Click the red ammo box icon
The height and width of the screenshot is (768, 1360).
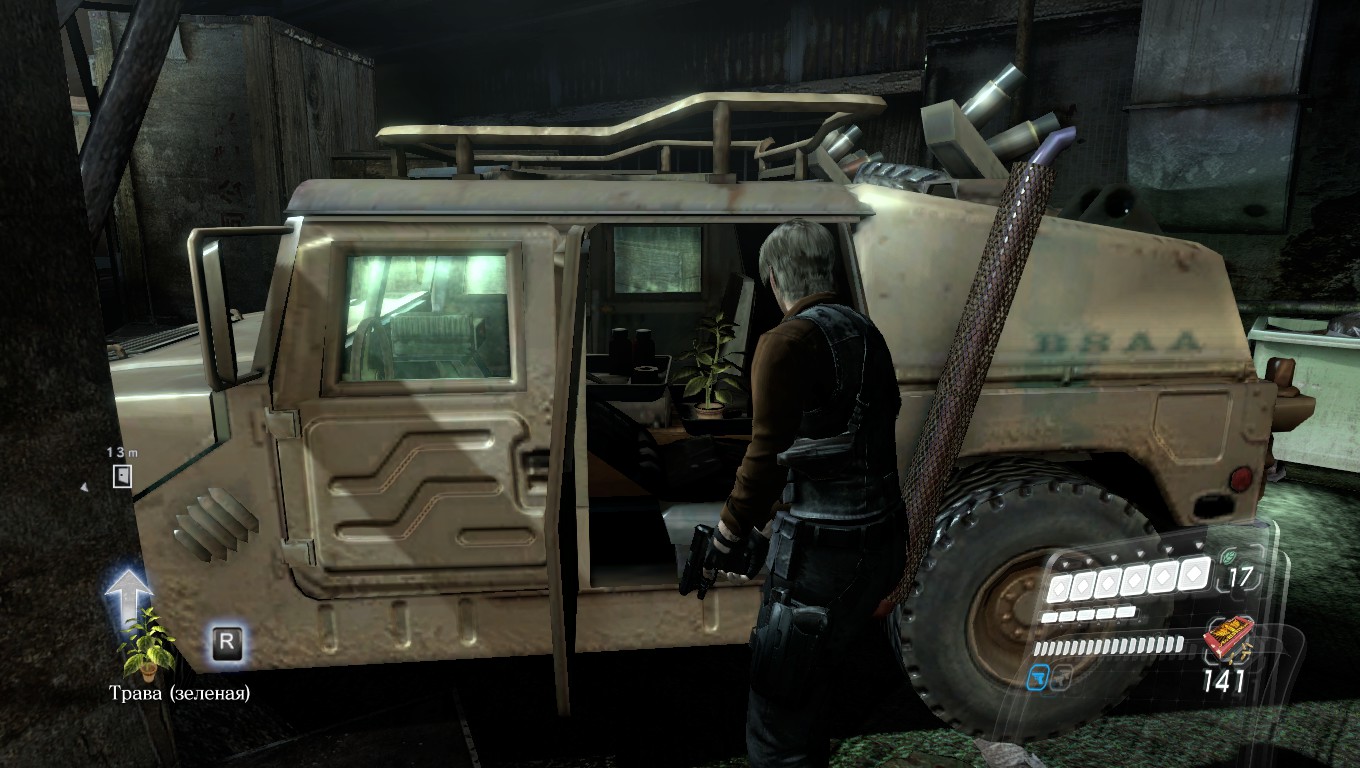click(1226, 638)
